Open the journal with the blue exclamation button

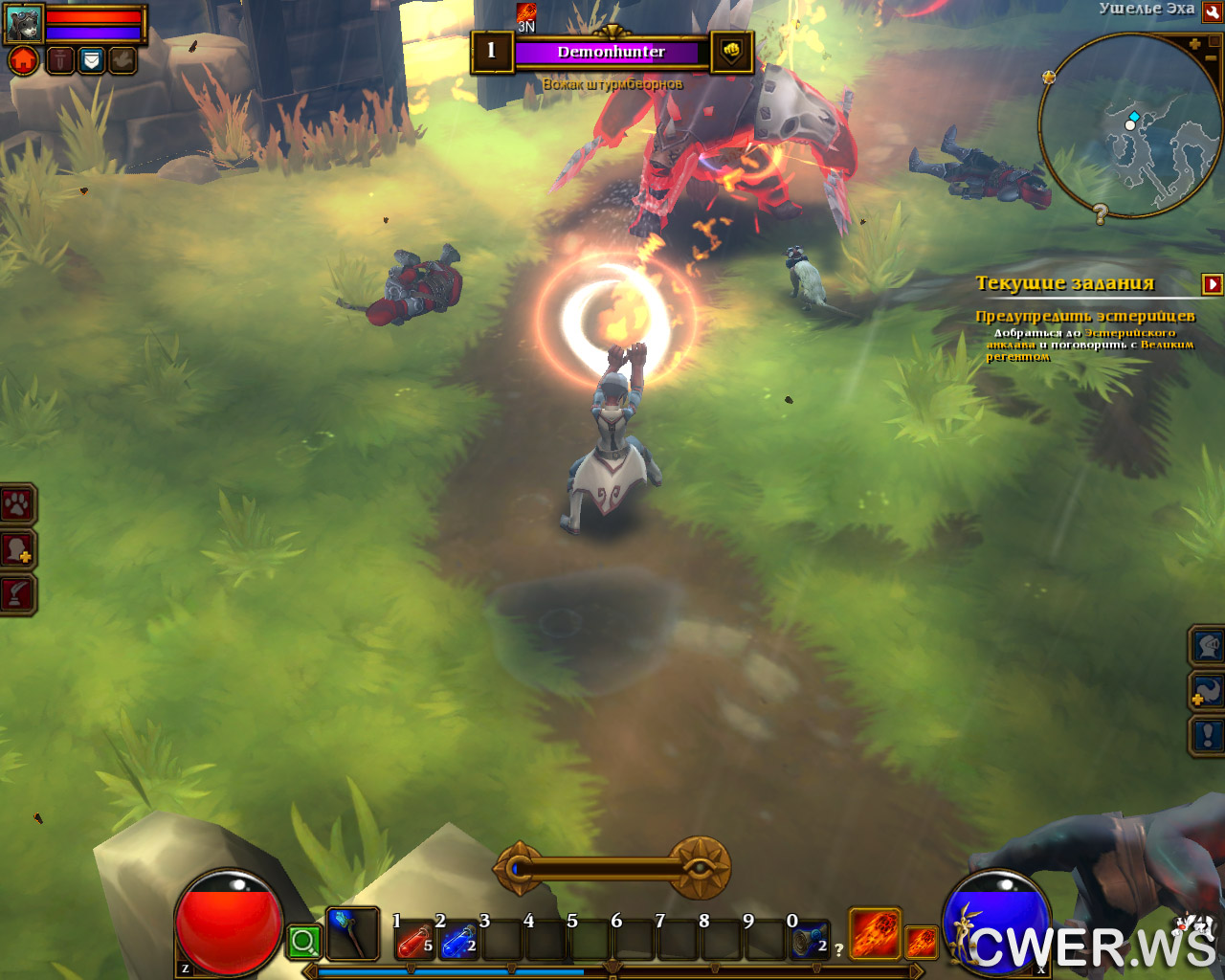[1208, 735]
